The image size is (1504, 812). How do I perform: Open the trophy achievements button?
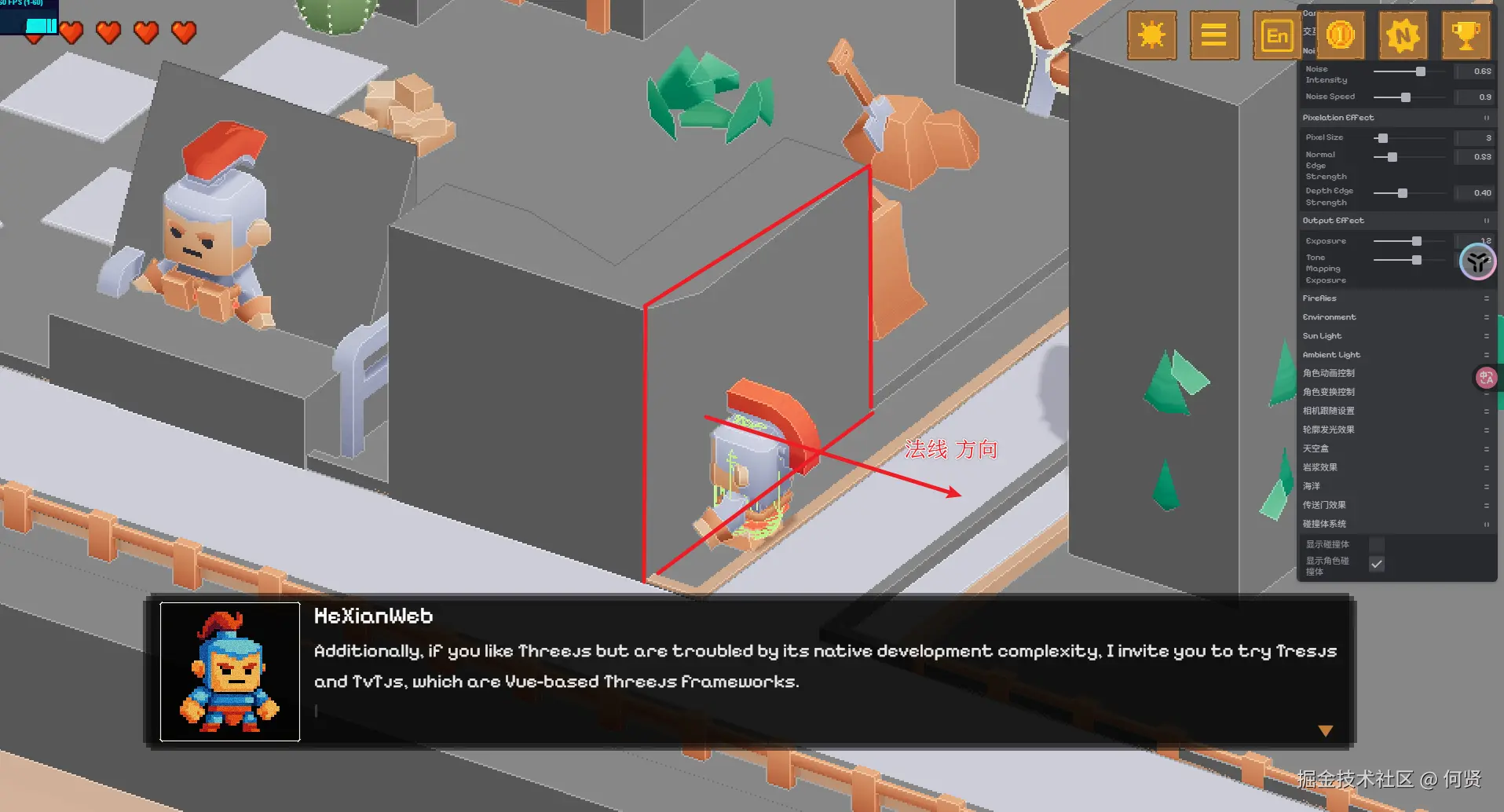point(1466,35)
